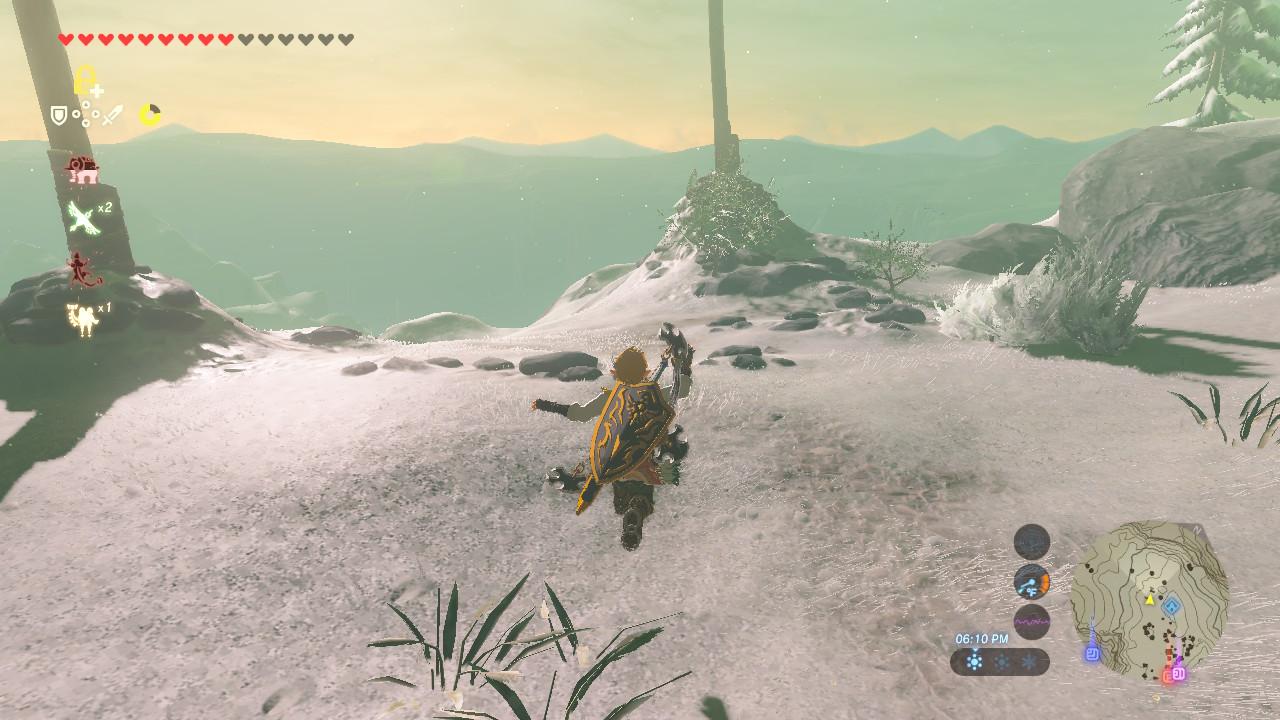Click the temperature gauge icon
The image size is (1280, 720).
click(x=1032, y=581)
